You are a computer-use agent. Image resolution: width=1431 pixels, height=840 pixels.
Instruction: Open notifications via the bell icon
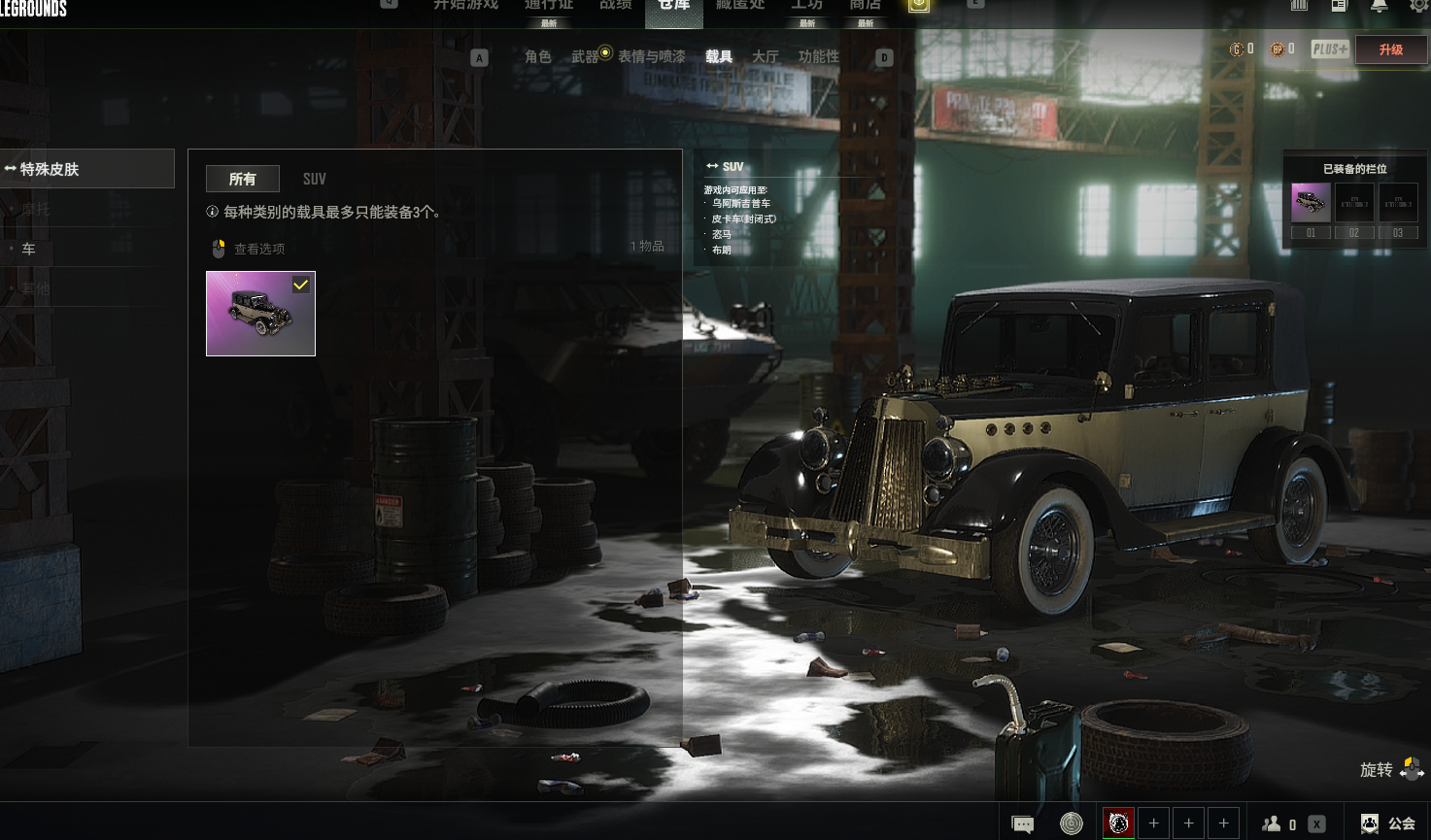1379,6
